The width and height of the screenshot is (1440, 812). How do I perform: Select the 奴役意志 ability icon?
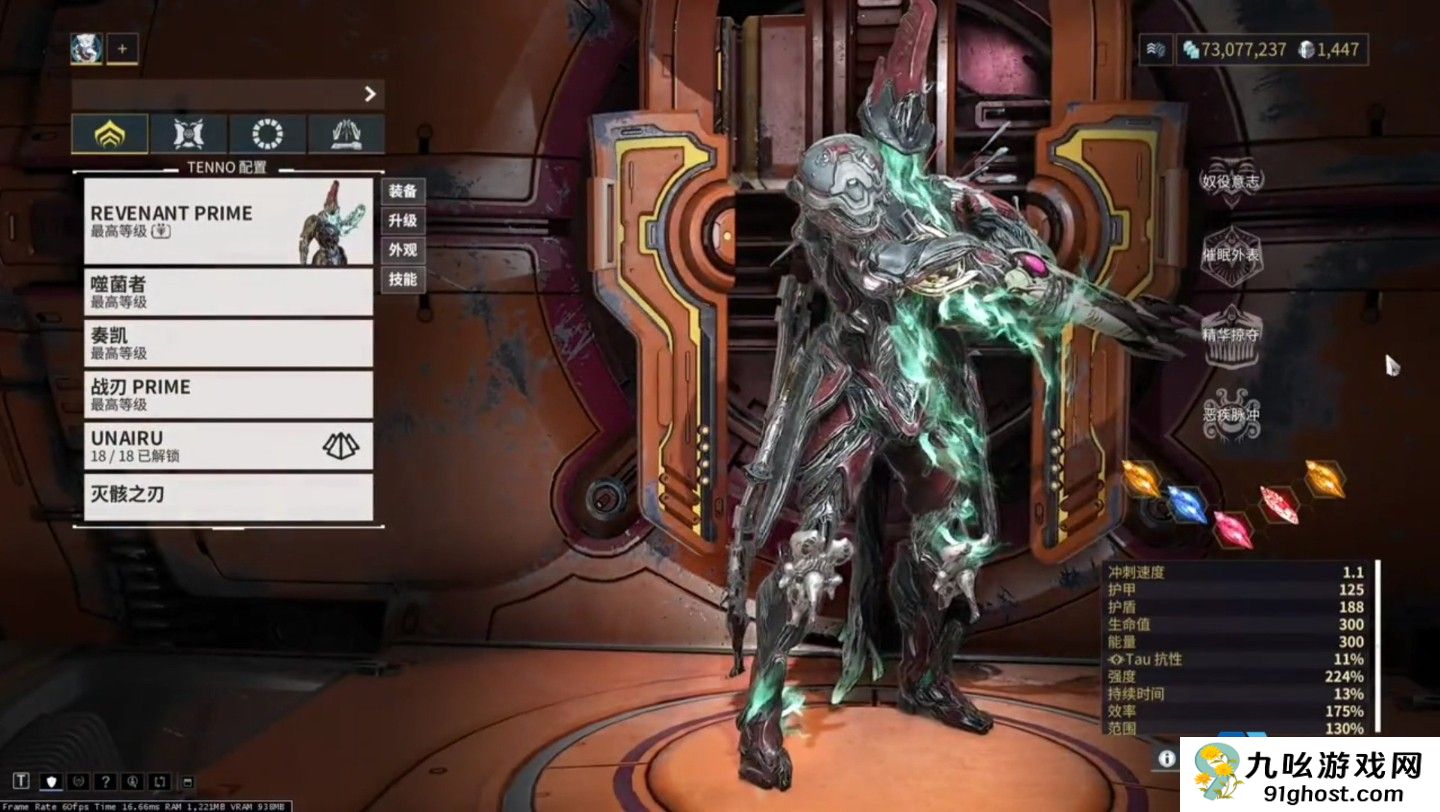[1230, 180]
